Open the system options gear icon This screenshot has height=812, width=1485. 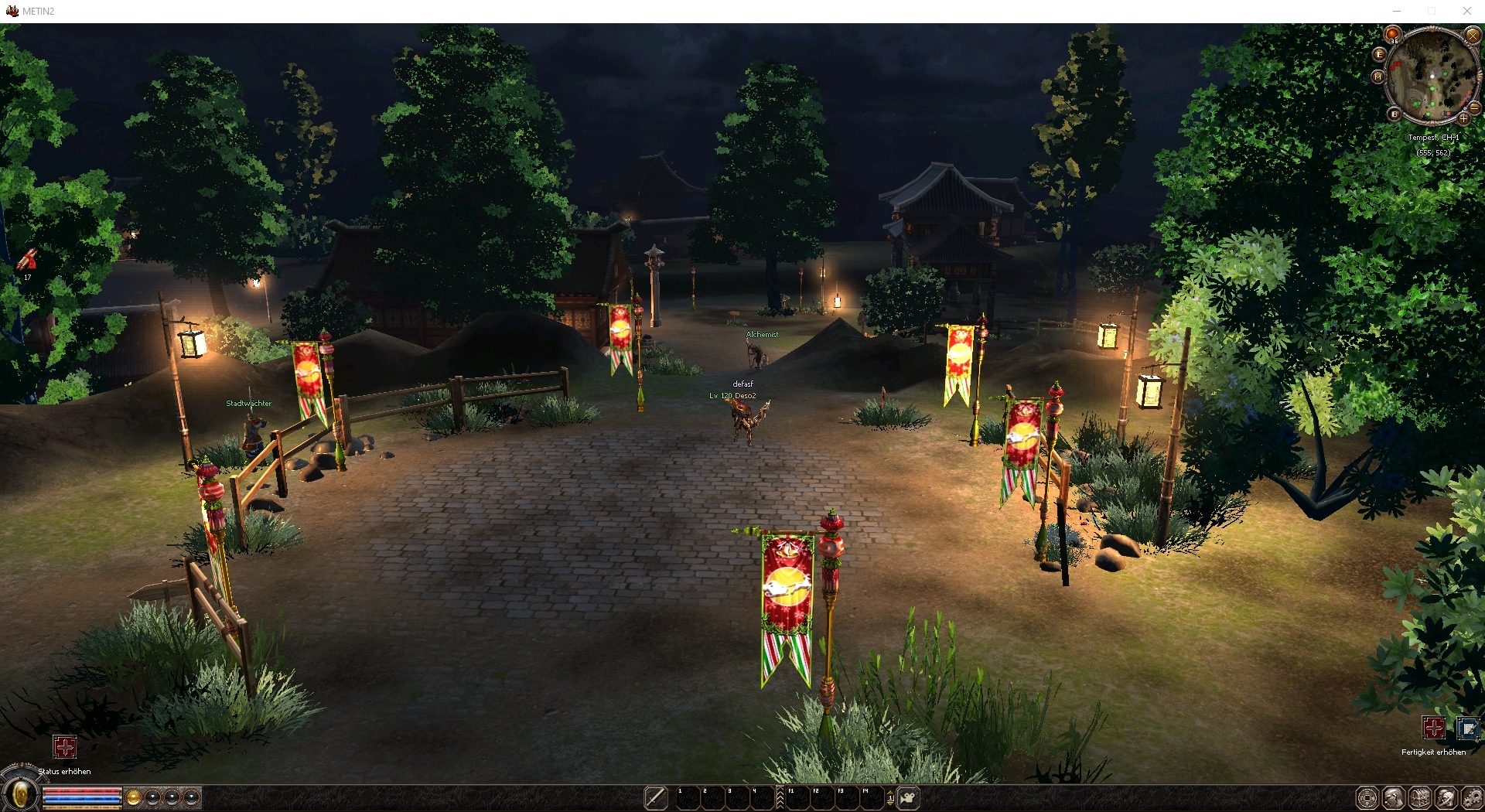coord(1472,798)
